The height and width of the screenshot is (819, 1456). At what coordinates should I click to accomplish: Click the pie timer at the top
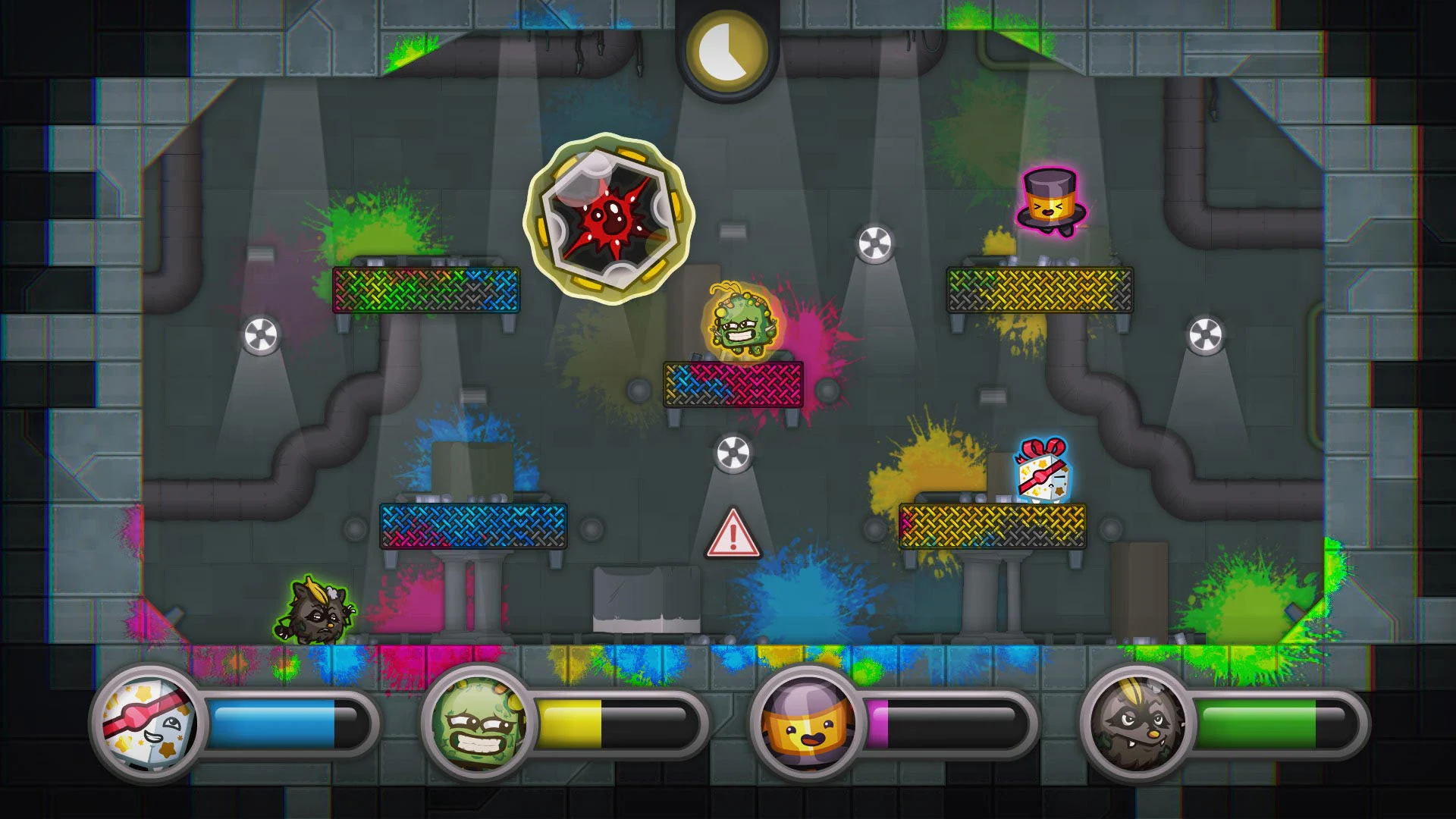point(726,49)
